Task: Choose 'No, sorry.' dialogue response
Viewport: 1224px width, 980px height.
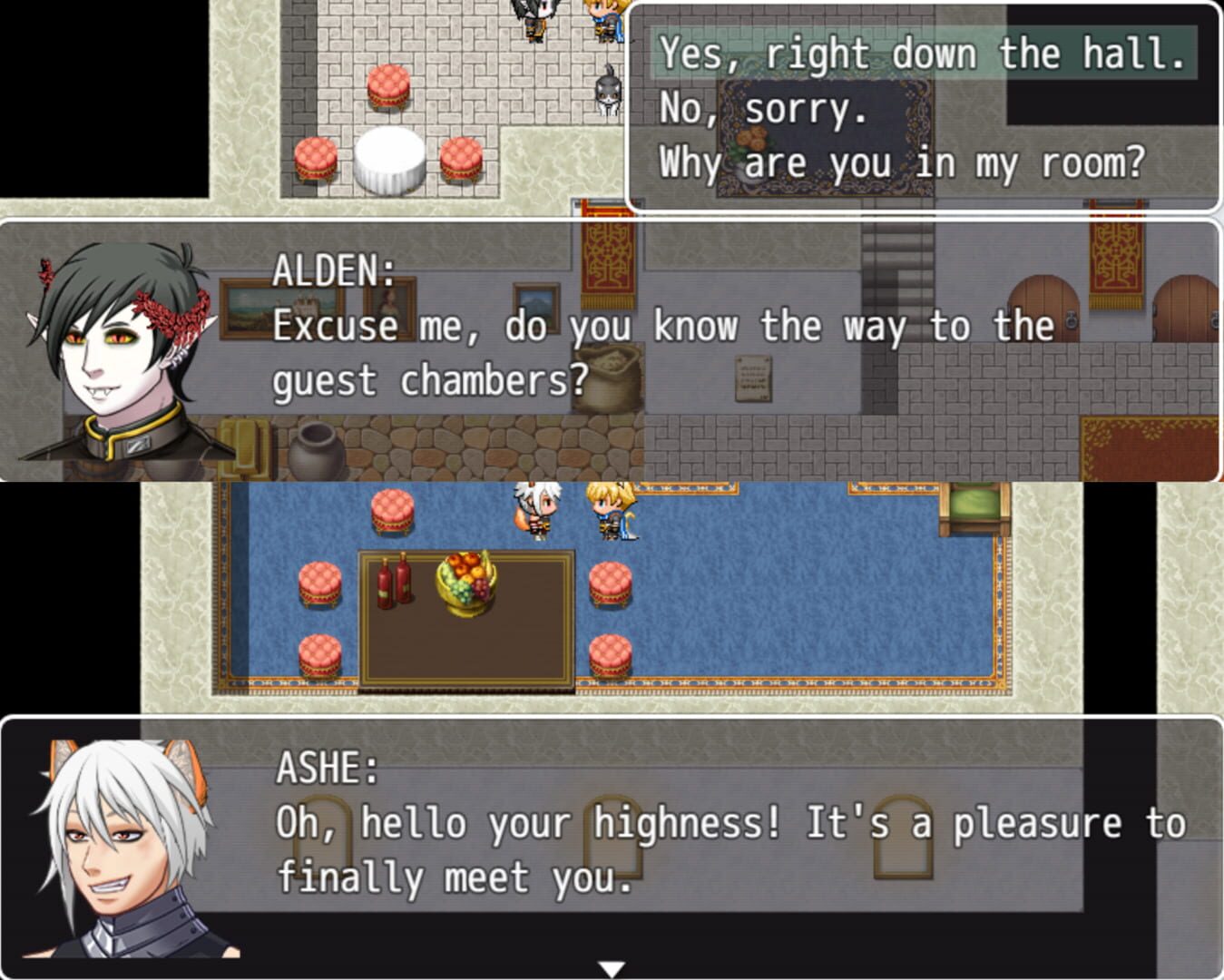Action: tap(765, 111)
